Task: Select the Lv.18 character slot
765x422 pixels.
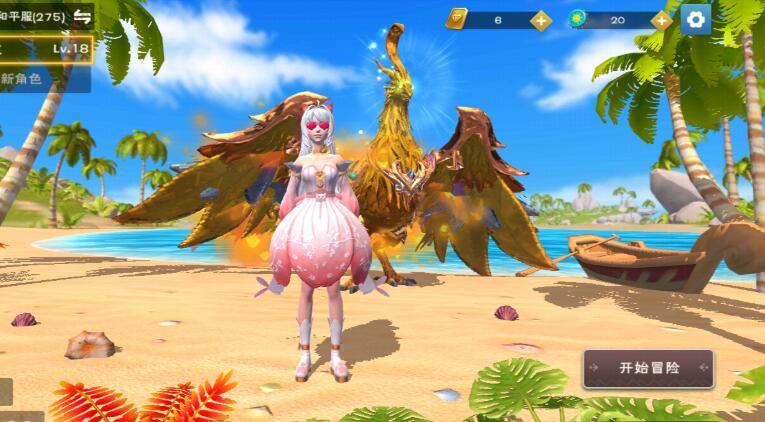Action: tap(46, 48)
